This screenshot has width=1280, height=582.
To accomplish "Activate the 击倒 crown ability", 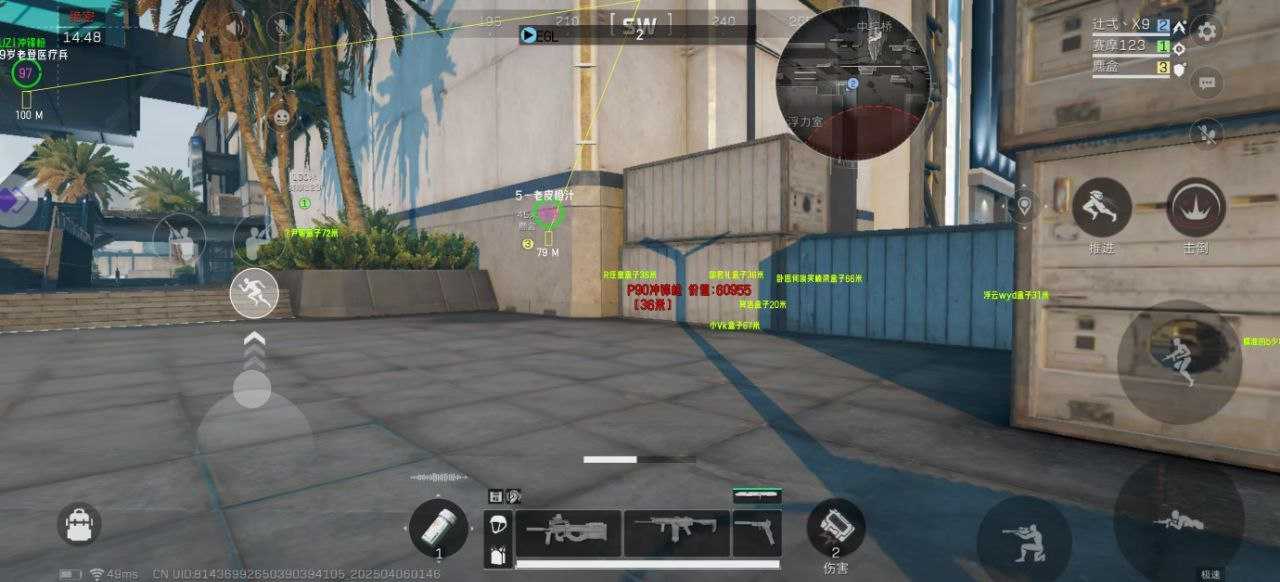I will click(x=1195, y=208).
